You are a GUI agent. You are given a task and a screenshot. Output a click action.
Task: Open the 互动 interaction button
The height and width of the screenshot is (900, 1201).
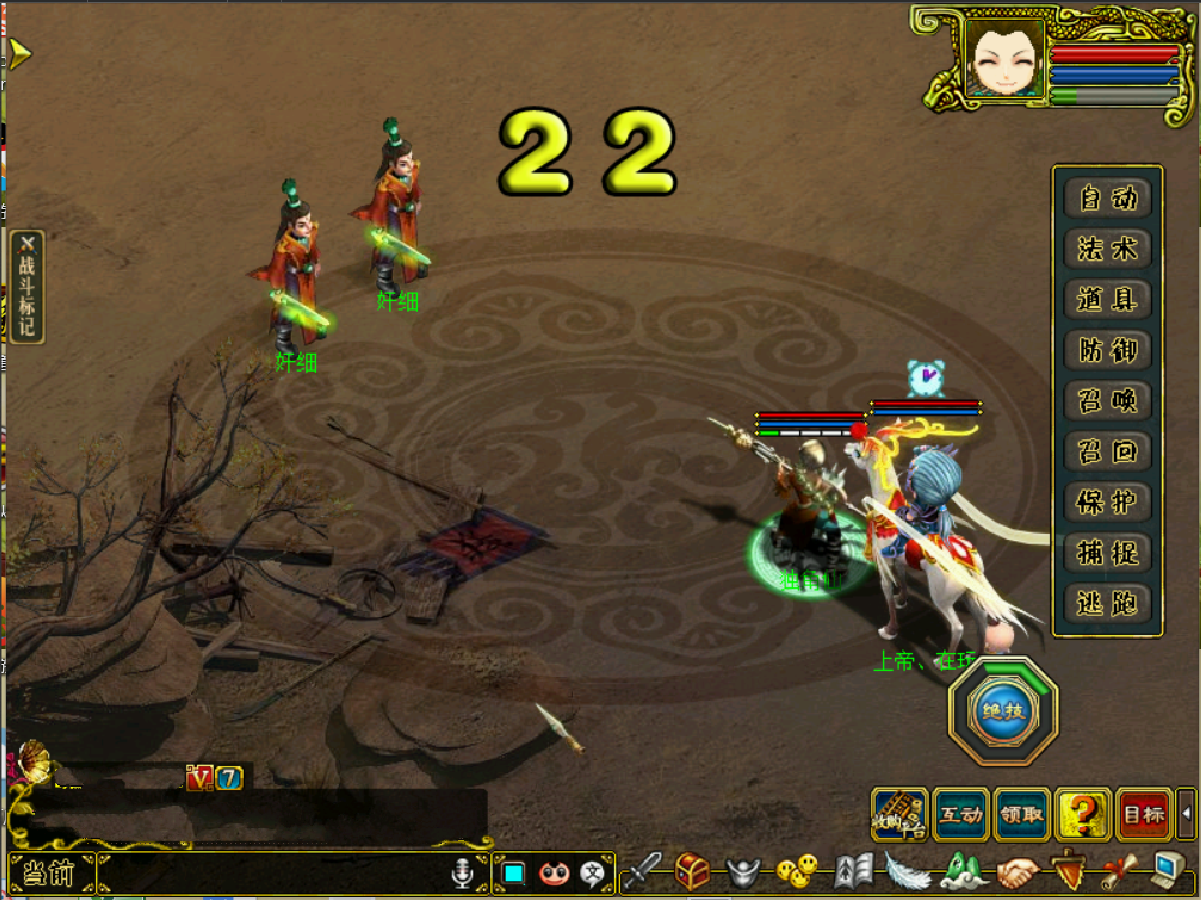(961, 815)
